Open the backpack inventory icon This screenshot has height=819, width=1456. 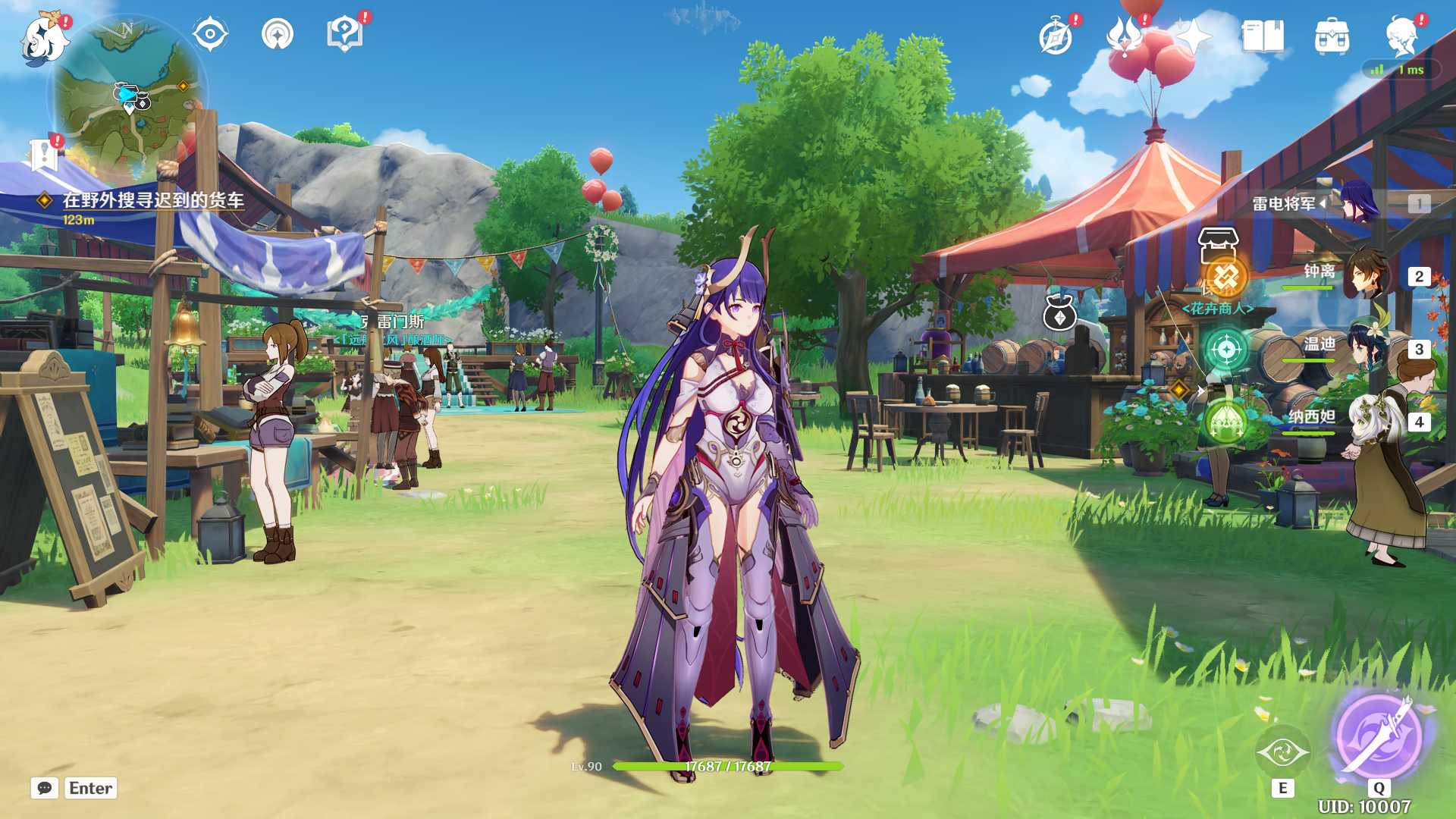click(x=1332, y=36)
